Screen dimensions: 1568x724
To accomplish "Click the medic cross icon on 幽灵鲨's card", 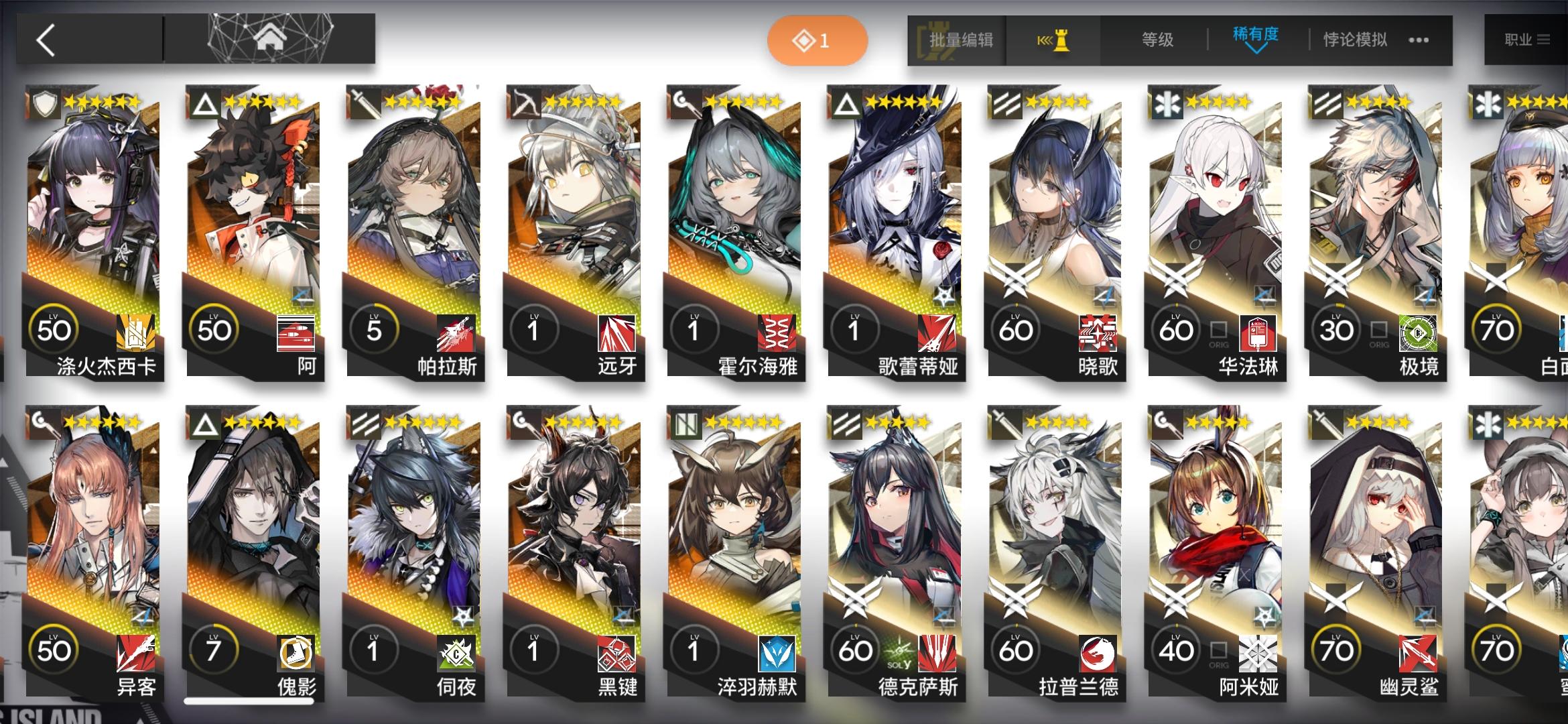I will coord(1489,421).
